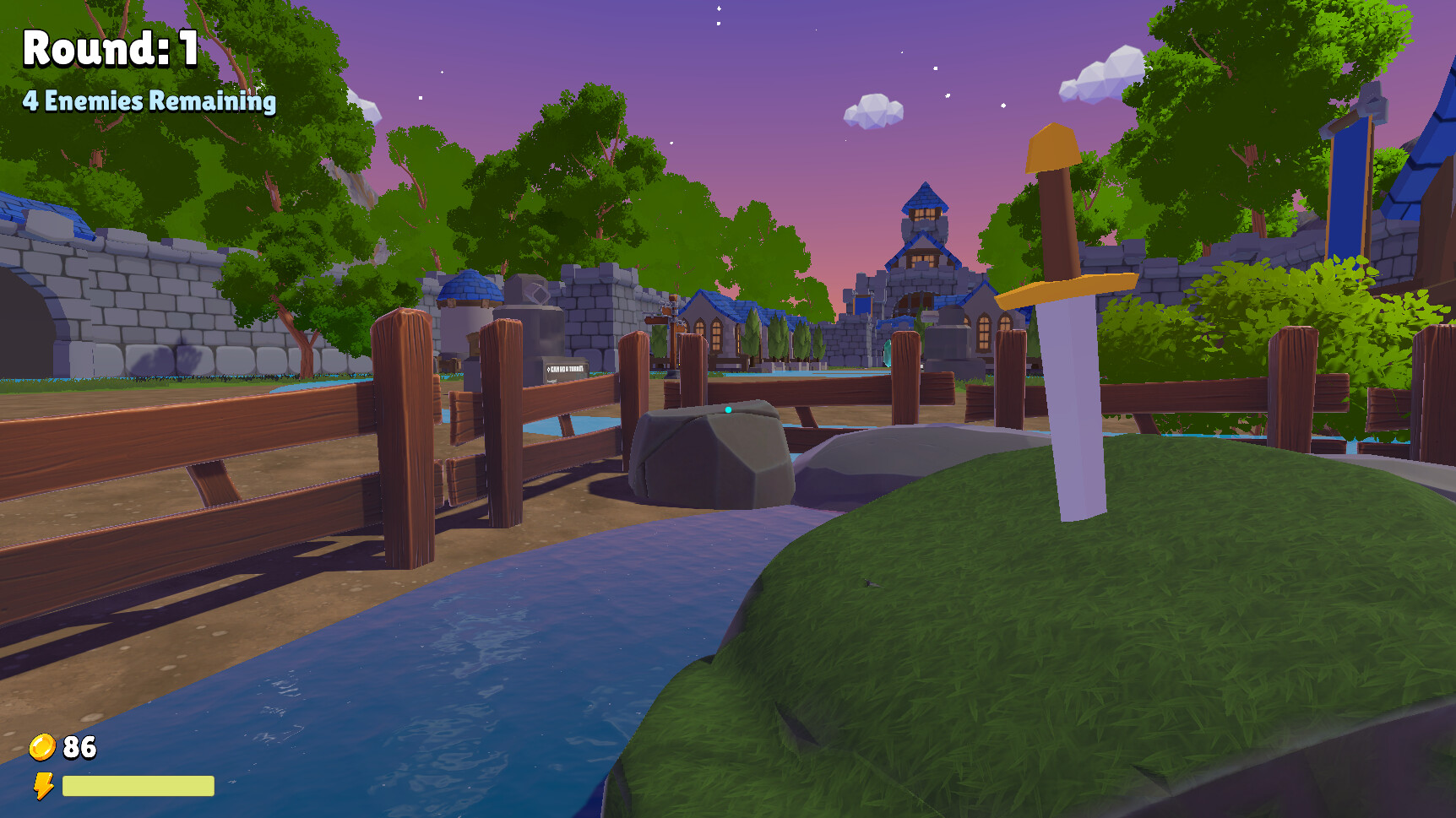Image resolution: width=1456 pixels, height=818 pixels.
Task: Click the Round: 1 header text
Action: (108, 49)
